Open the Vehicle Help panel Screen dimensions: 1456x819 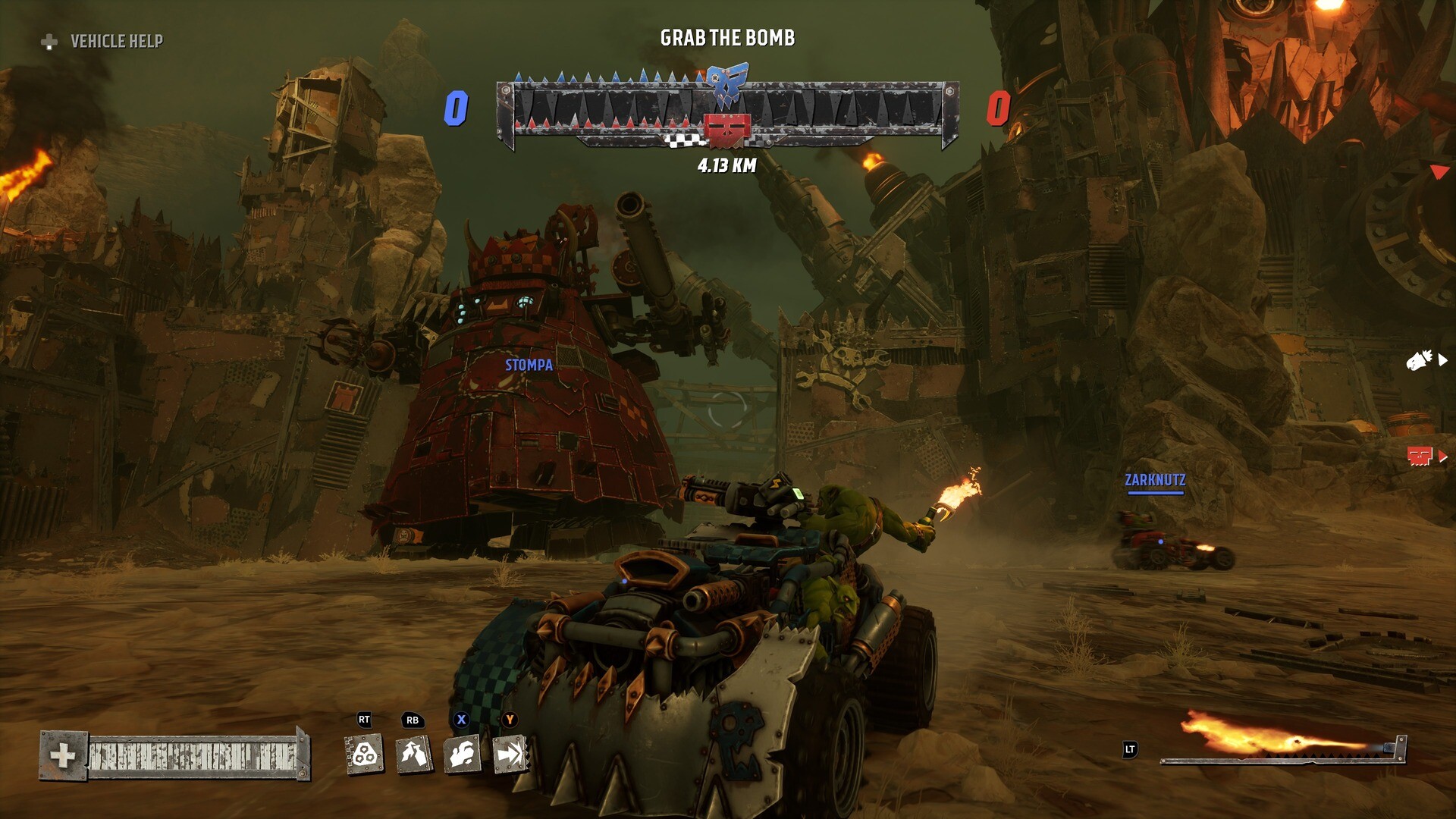click(102, 41)
